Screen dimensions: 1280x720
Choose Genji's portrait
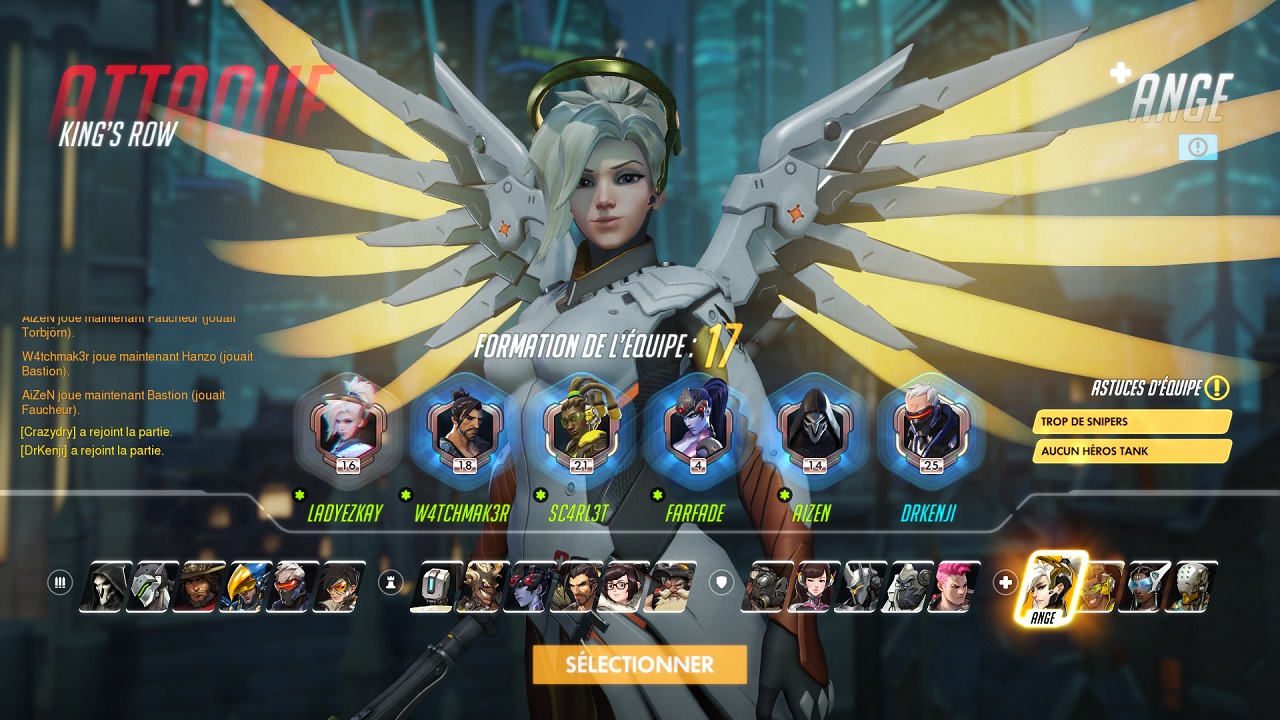[151, 587]
